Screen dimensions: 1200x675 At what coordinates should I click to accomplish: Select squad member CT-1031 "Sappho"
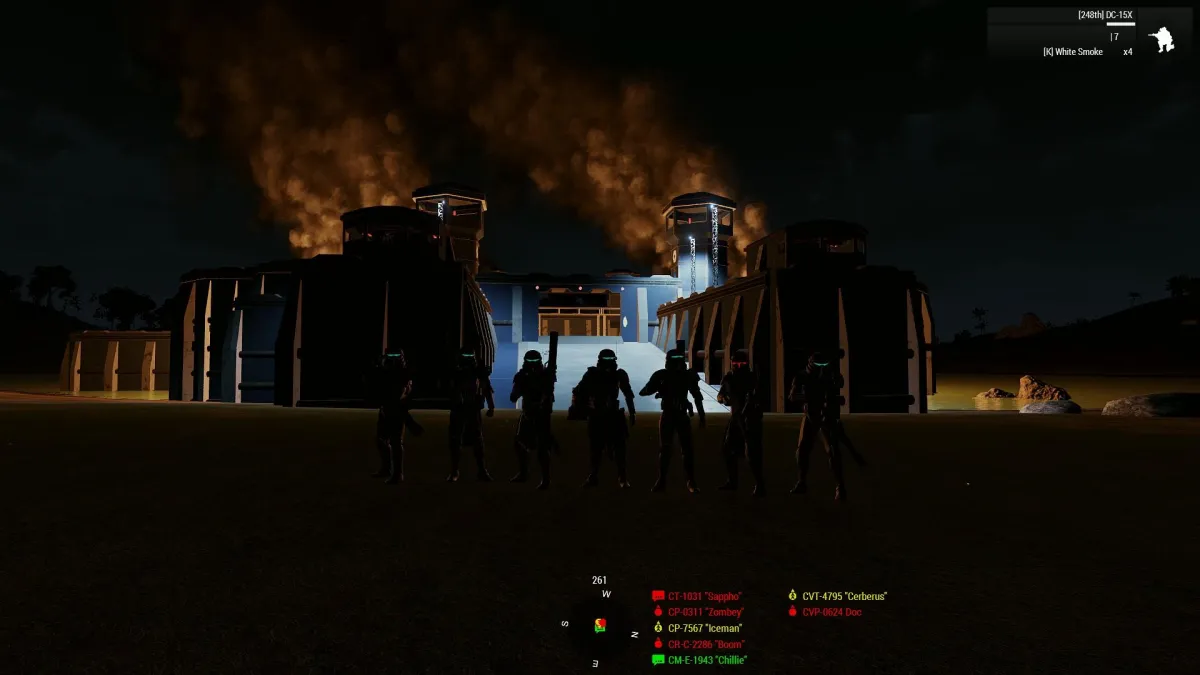click(x=704, y=596)
